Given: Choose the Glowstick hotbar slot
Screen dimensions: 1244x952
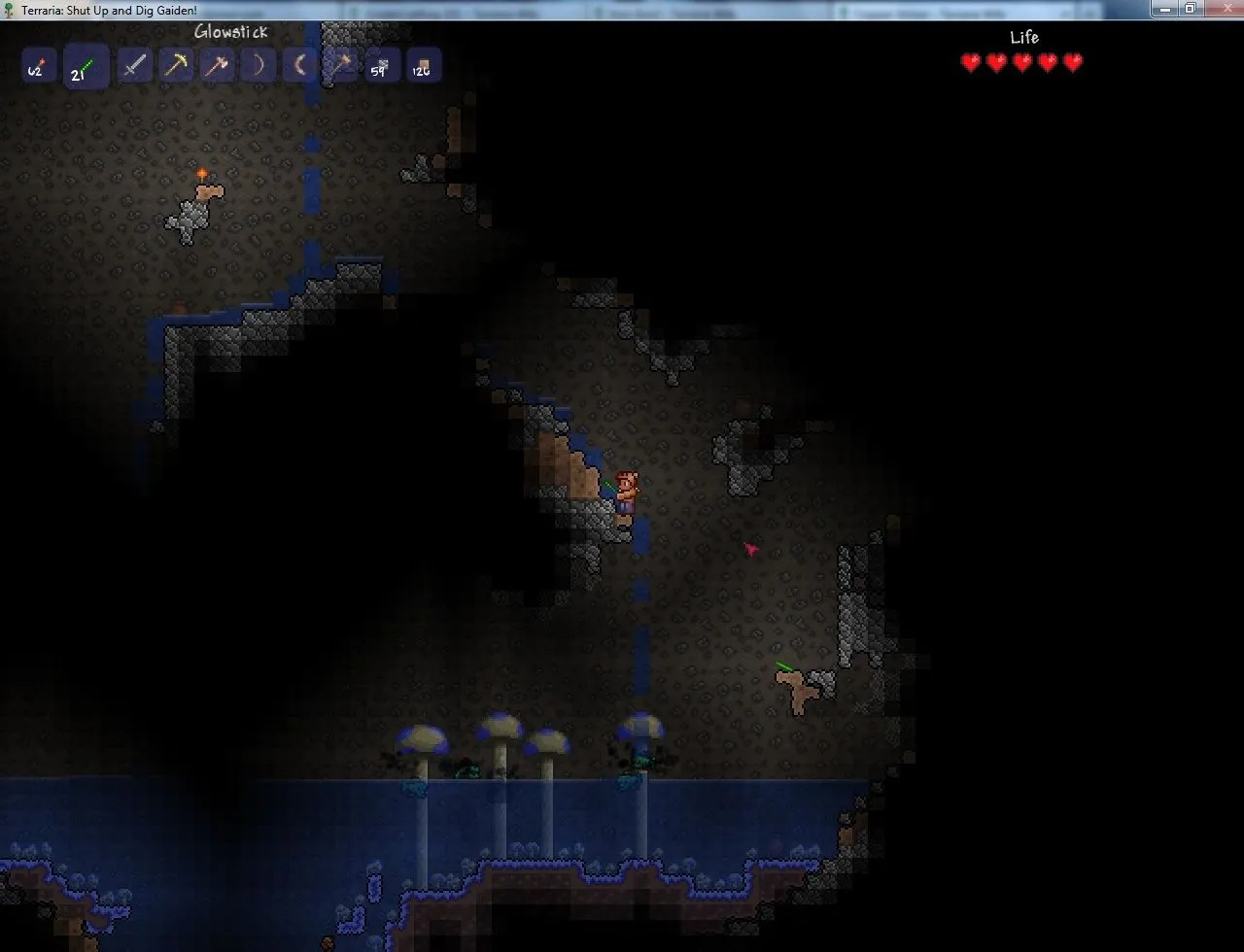Looking at the screenshot, I should (86, 68).
